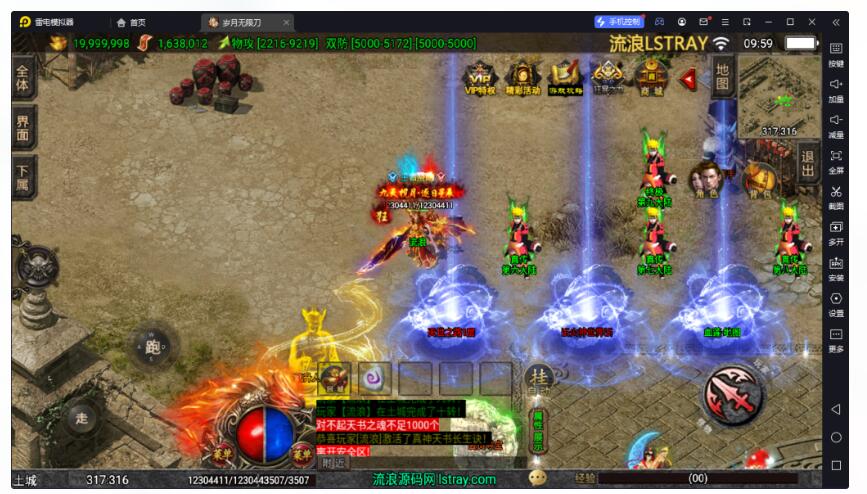Click the emulator's 全屏 fullscreen button
867x494 pixels.
pyautogui.click(x=836, y=161)
